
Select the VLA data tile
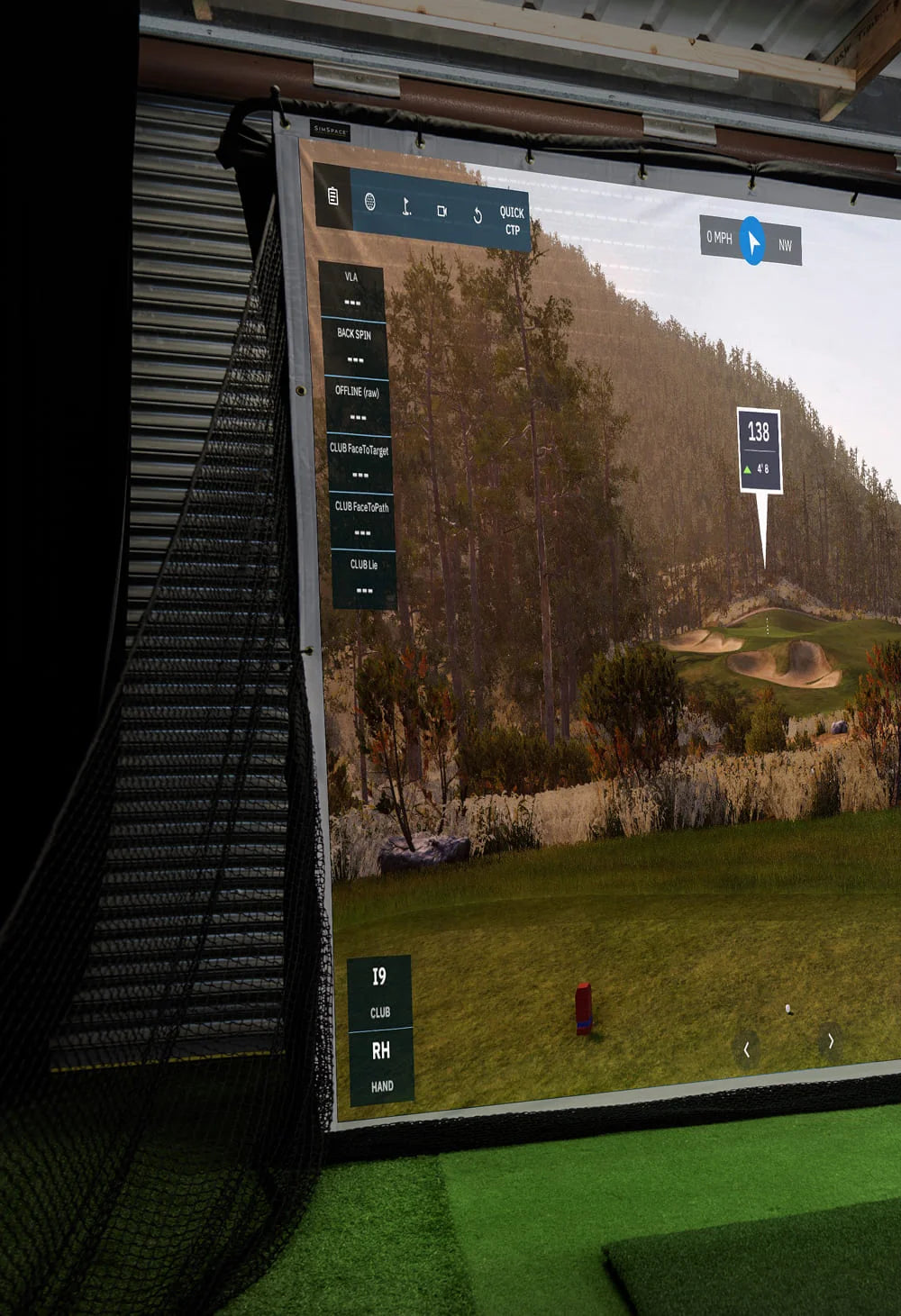[352, 290]
